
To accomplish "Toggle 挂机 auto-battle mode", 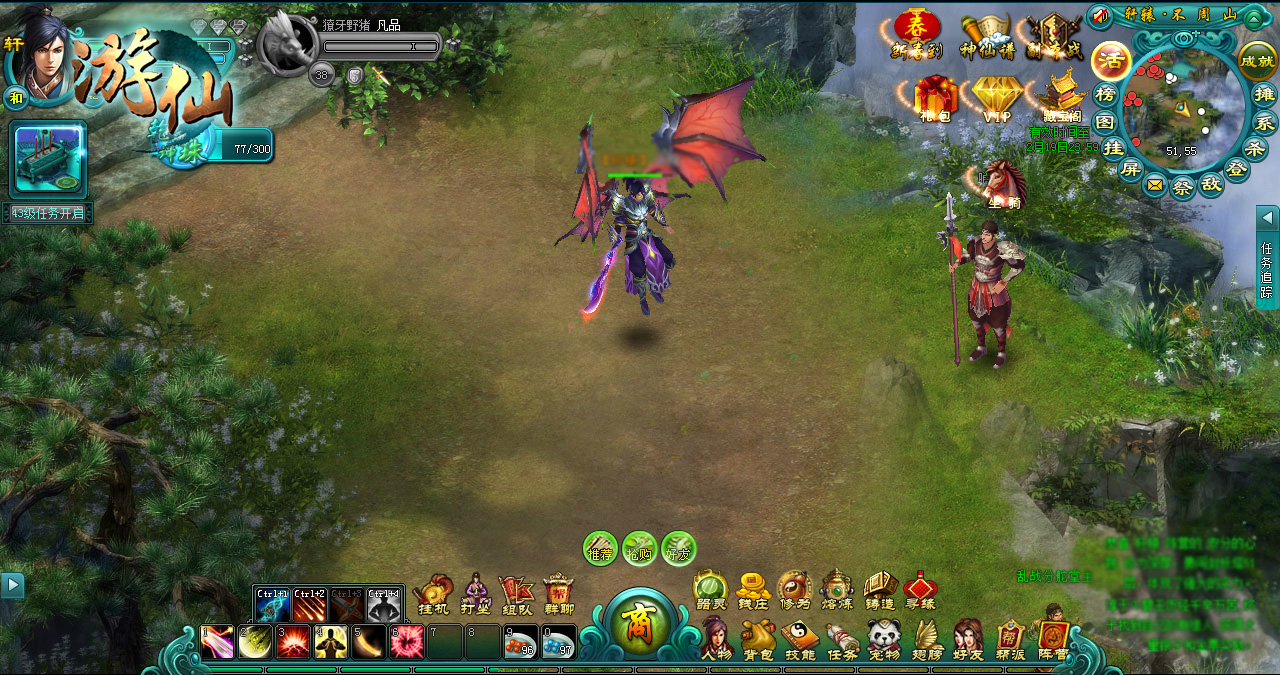I will pyautogui.click(x=433, y=594).
